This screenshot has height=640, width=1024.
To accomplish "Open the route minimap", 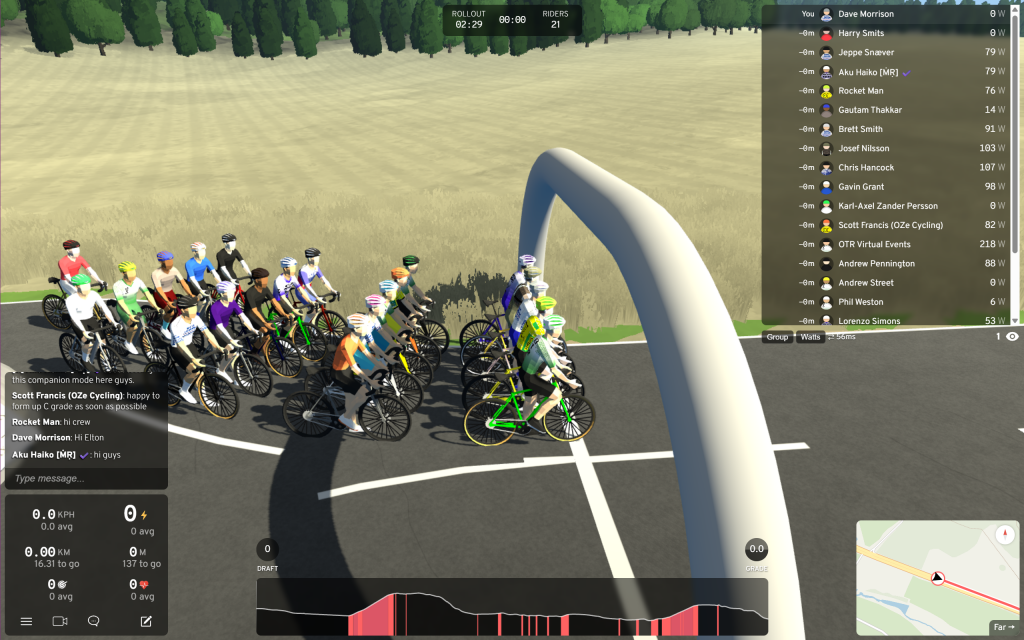I will click(930, 578).
